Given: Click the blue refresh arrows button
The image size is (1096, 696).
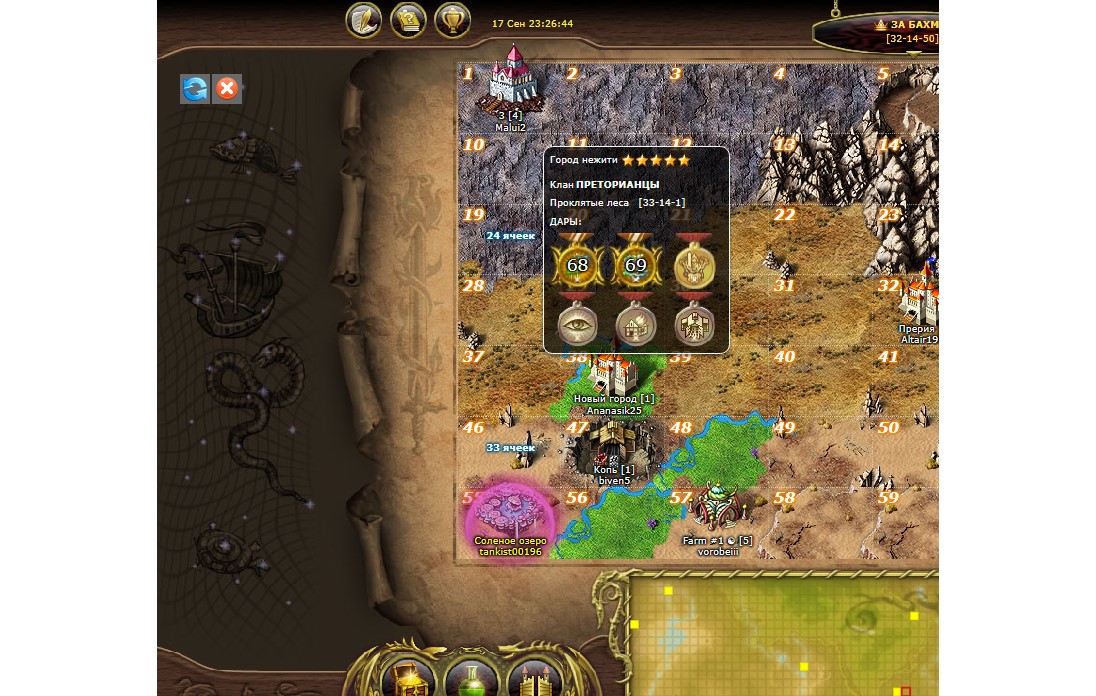Looking at the screenshot, I should click(x=195, y=89).
